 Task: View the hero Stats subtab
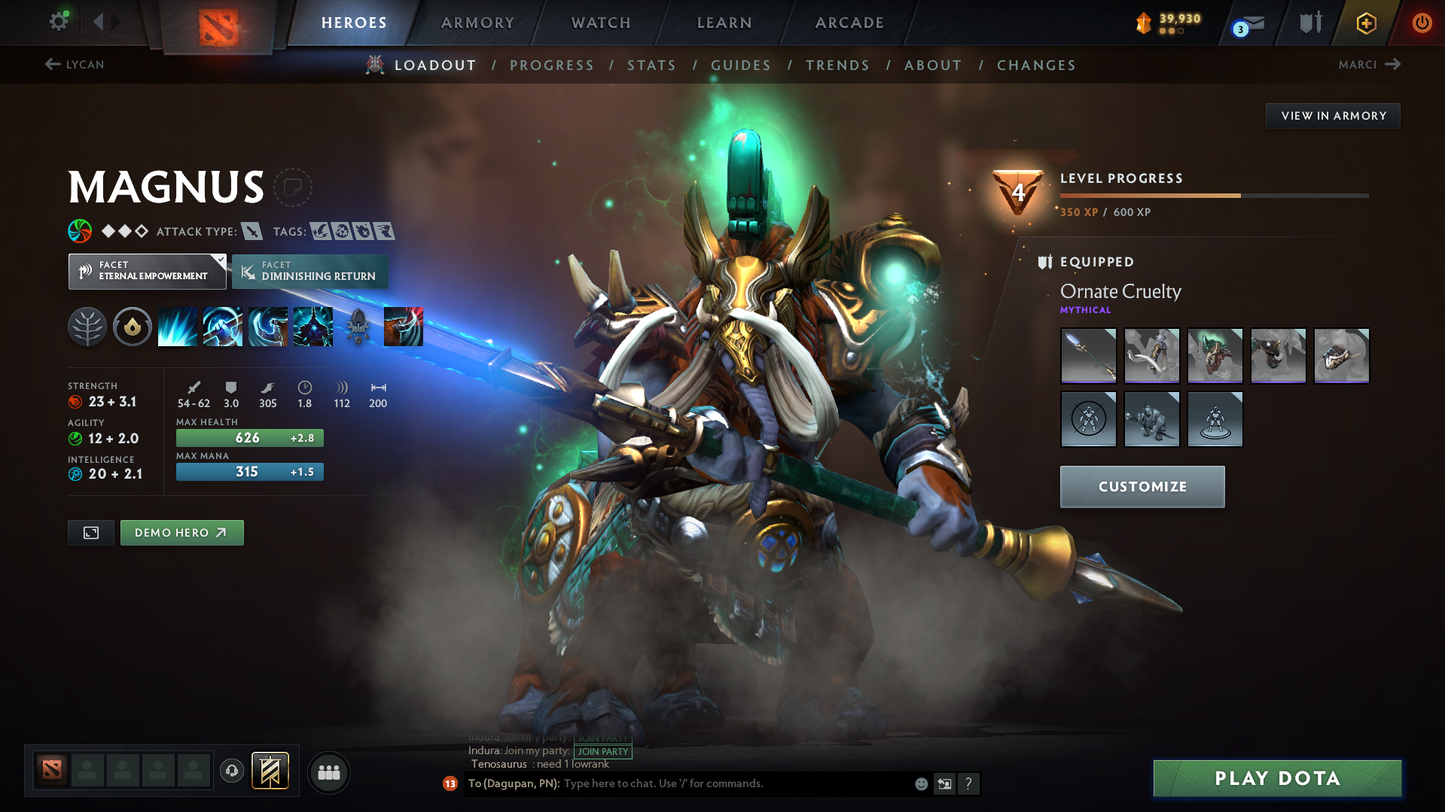651,65
